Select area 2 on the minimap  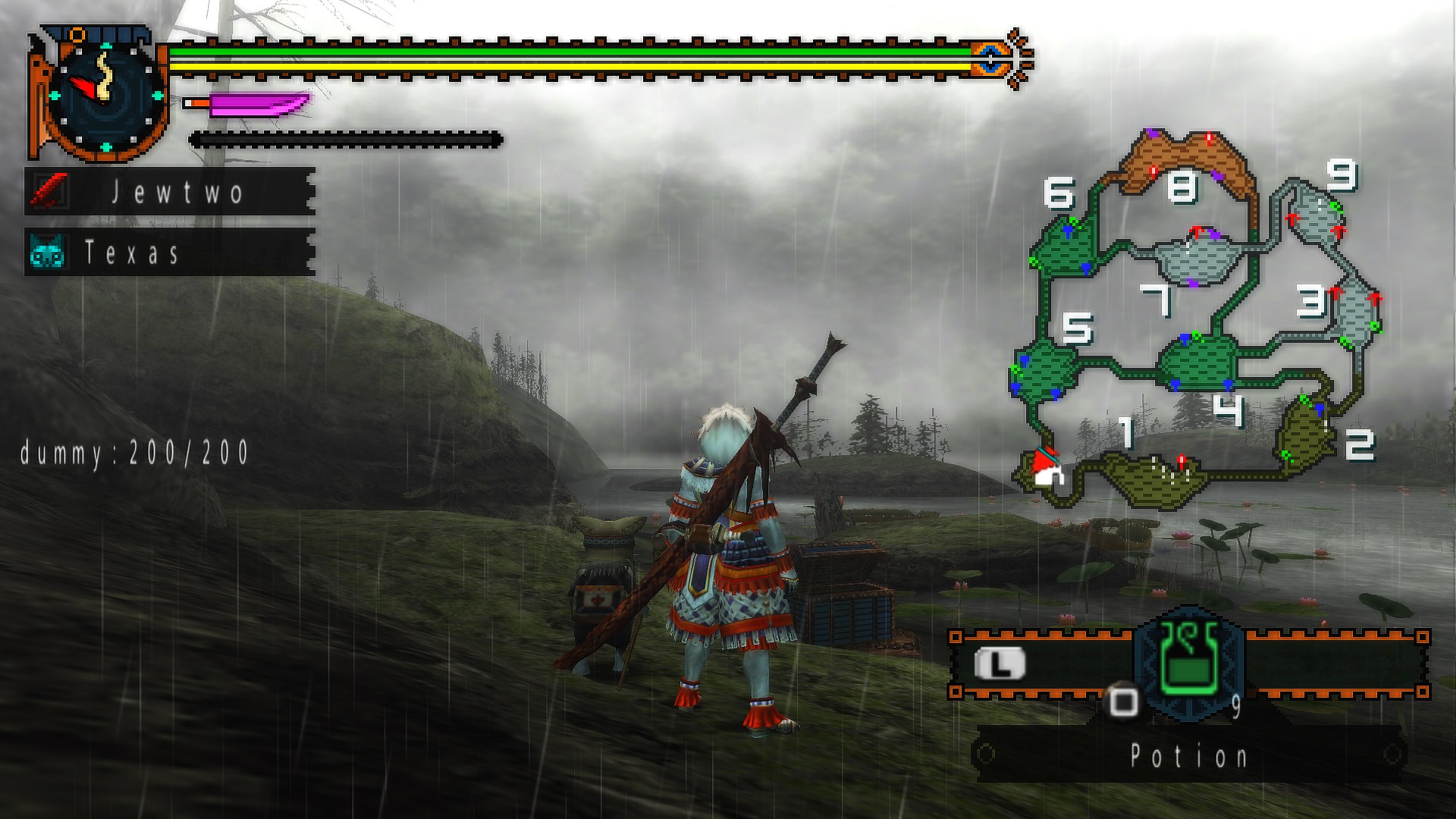click(1303, 435)
